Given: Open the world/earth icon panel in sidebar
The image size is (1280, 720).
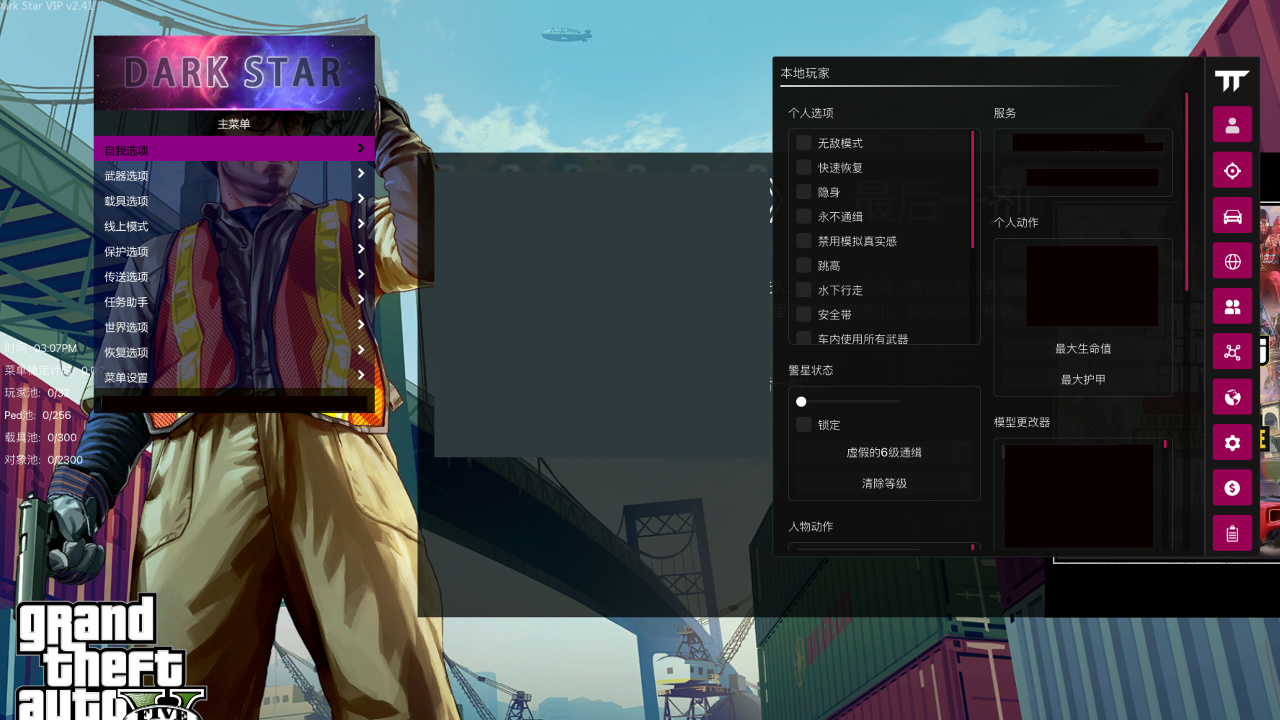Looking at the screenshot, I should tap(1232, 397).
